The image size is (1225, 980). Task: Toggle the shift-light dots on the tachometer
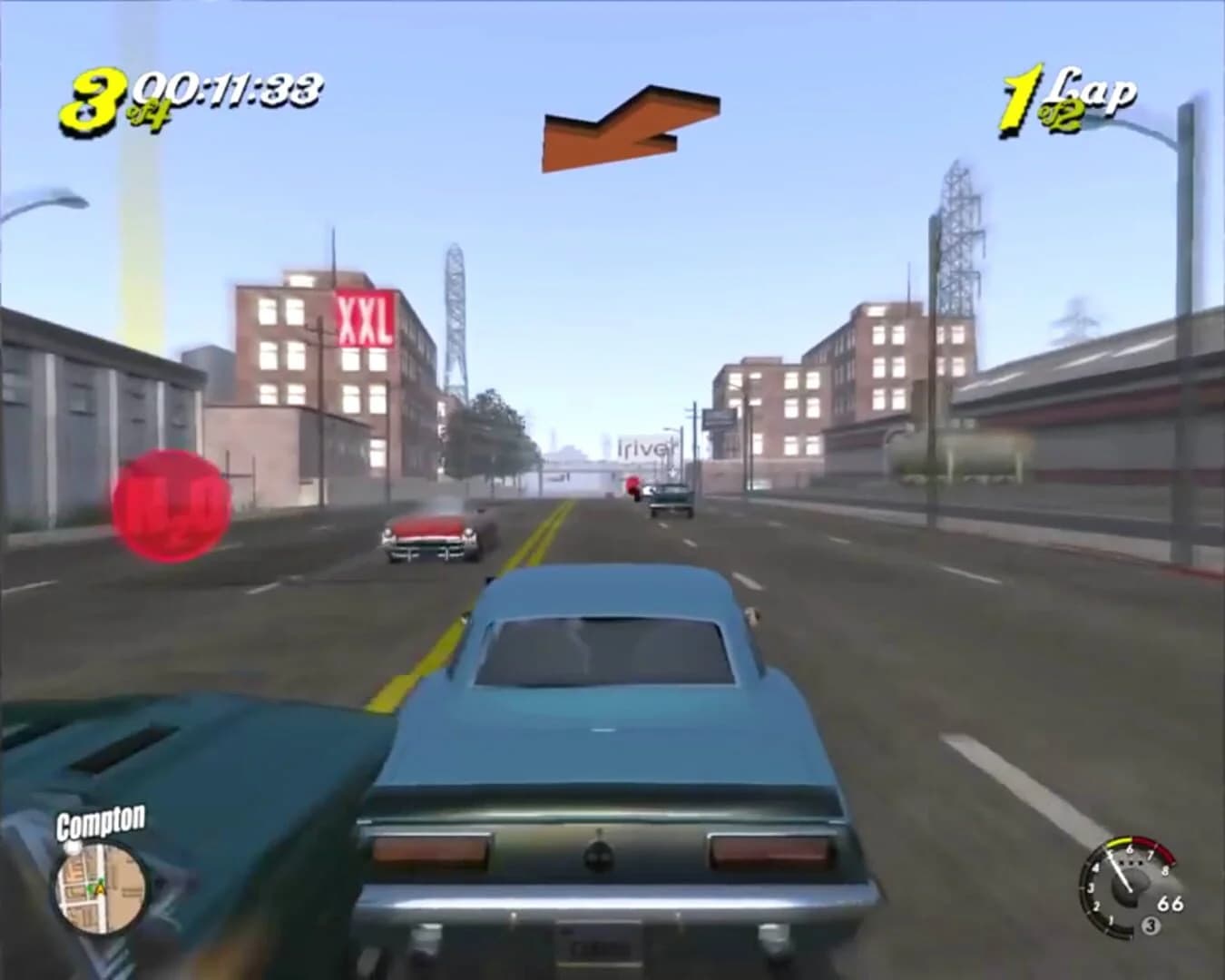[x=1131, y=862]
